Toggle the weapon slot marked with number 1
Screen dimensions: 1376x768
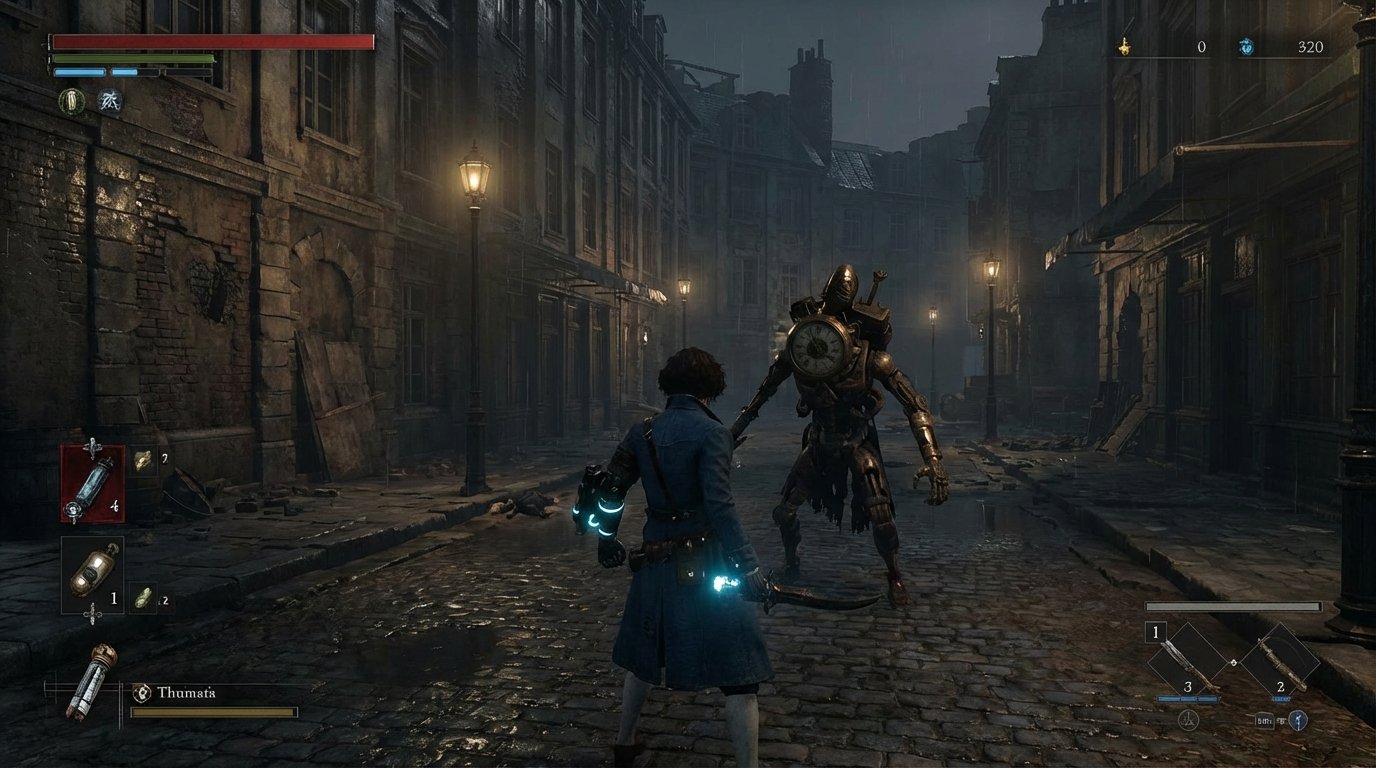[1155, 631]
